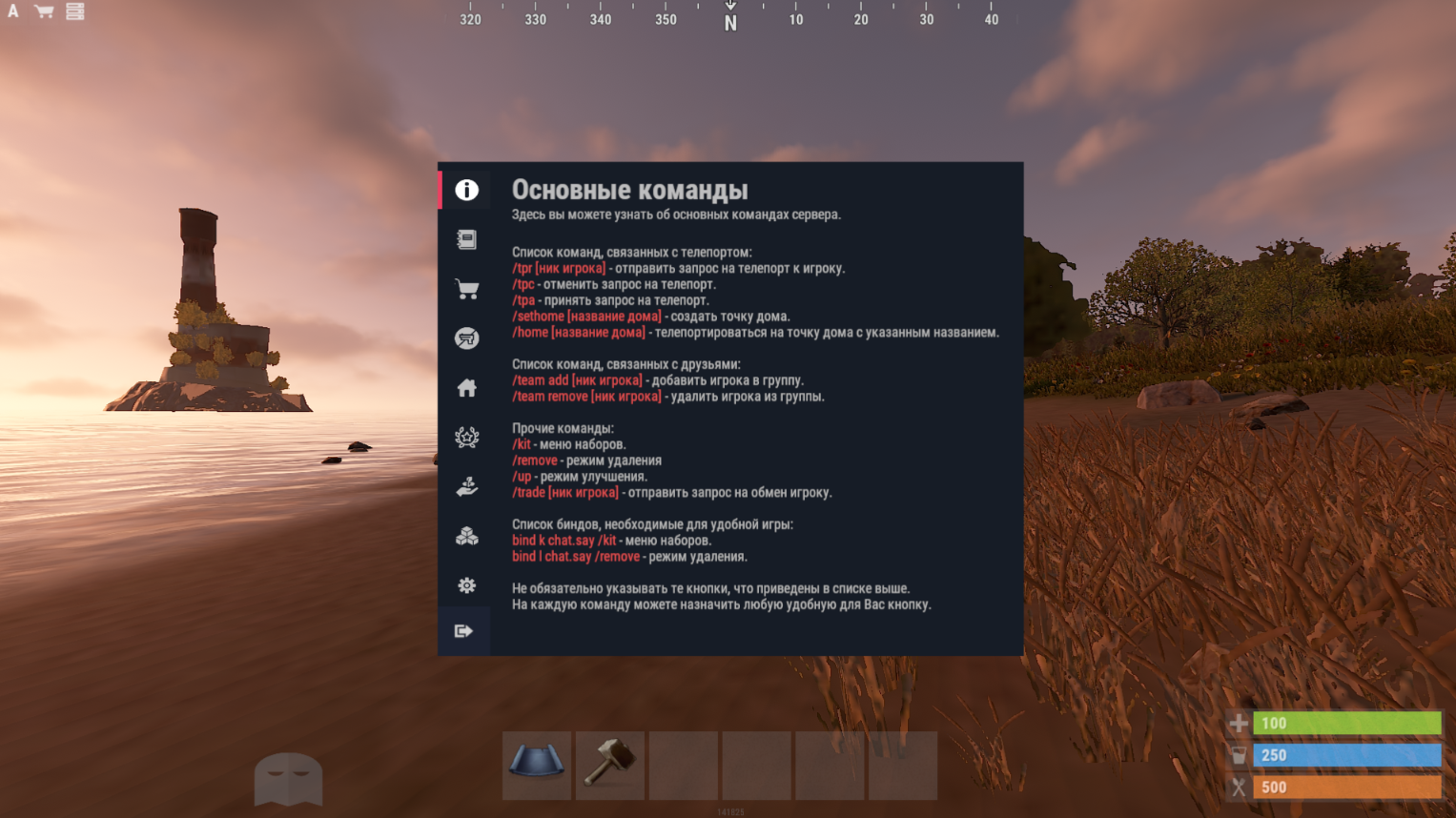This screenshot has height=818, width=1456.
Task: Click the letter "A" HUD icon
Action: pyautogui.click(x=13, y=11)
